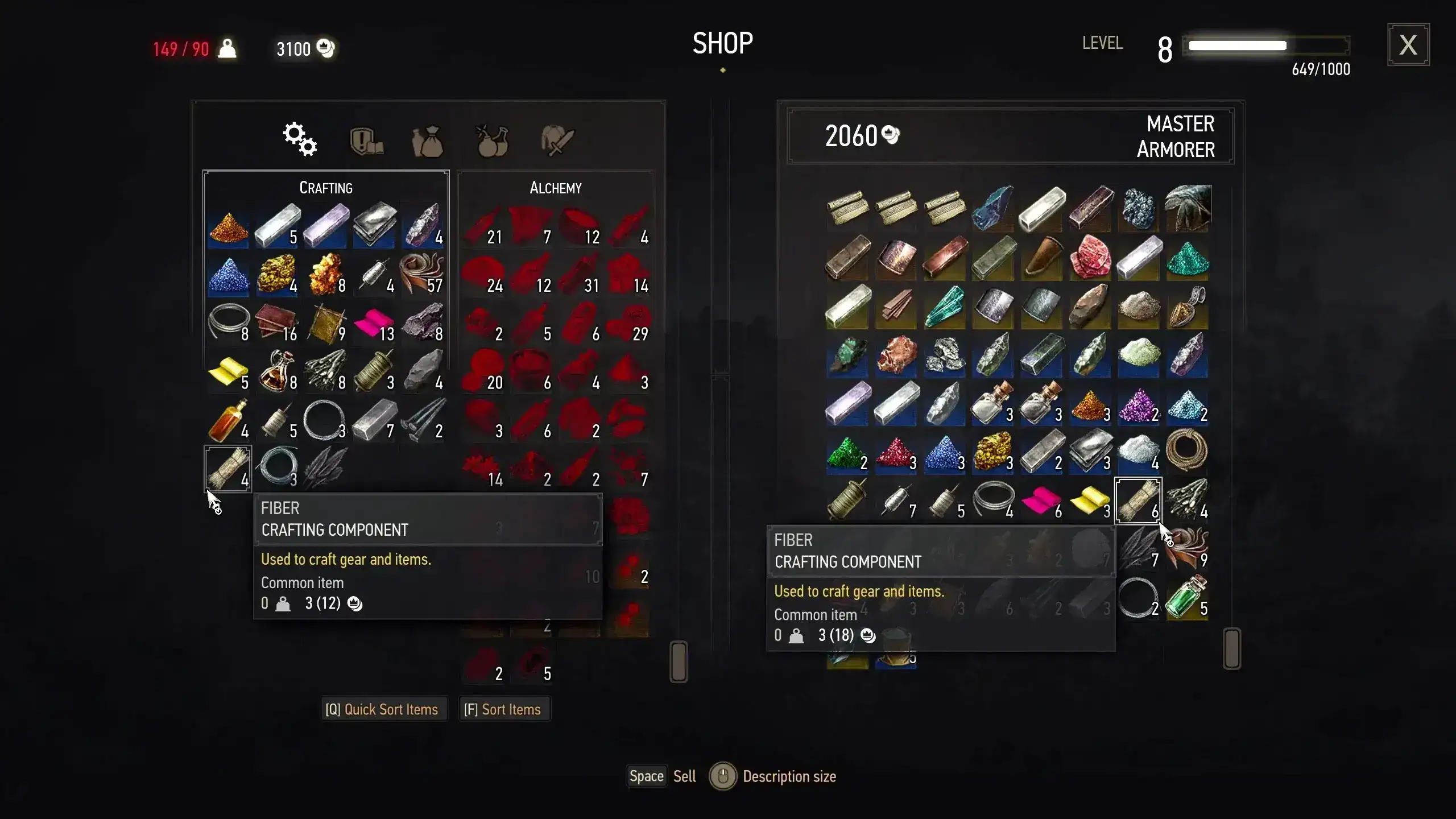Select your orange alcohol bottle stack
1456x819 pixels.
227,421
